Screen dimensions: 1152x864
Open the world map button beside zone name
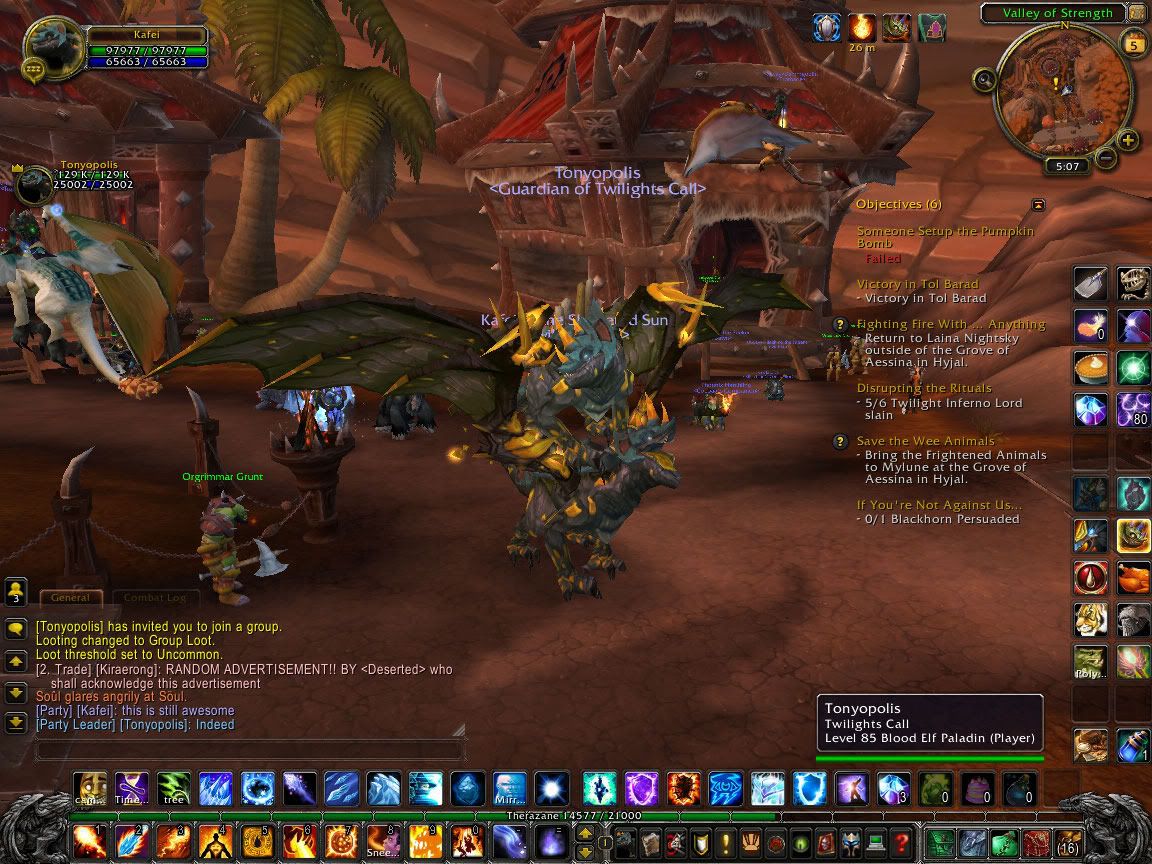pos(1136,13)
